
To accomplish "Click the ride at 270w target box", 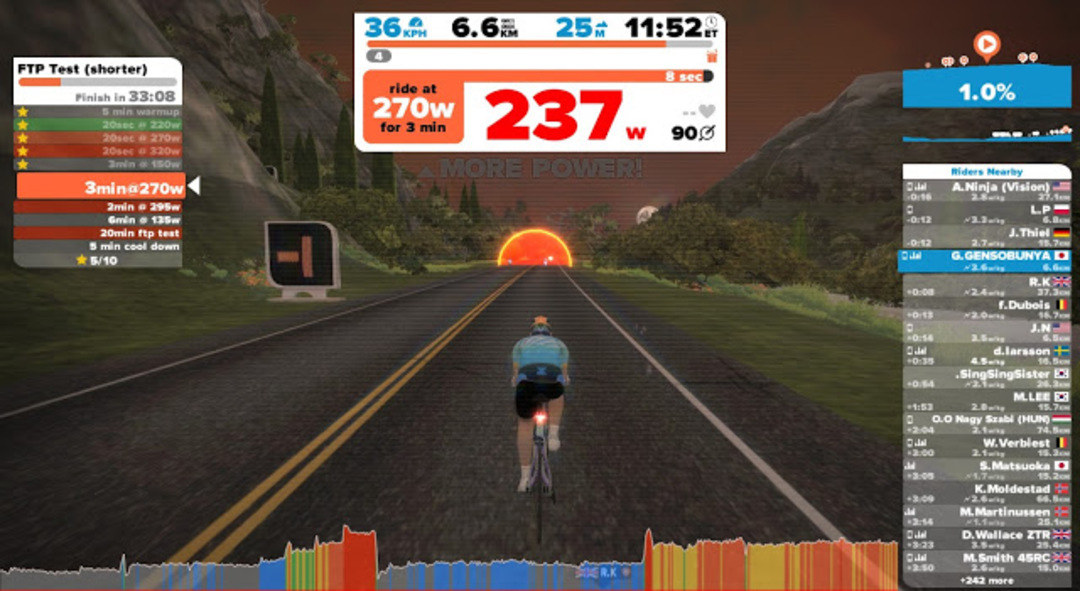I will coord(415,107).
